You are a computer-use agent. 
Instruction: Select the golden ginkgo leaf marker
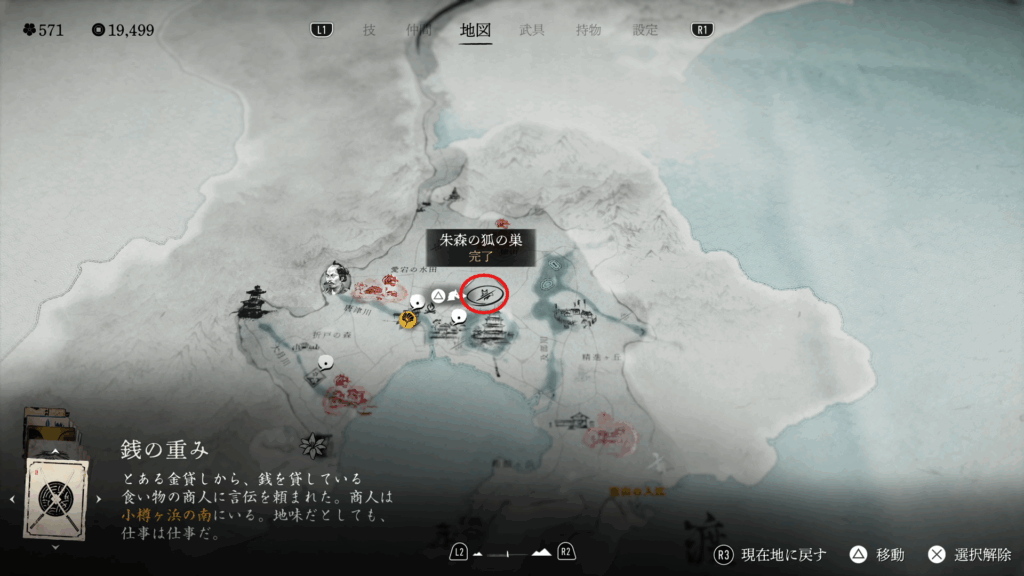(408, 319)
